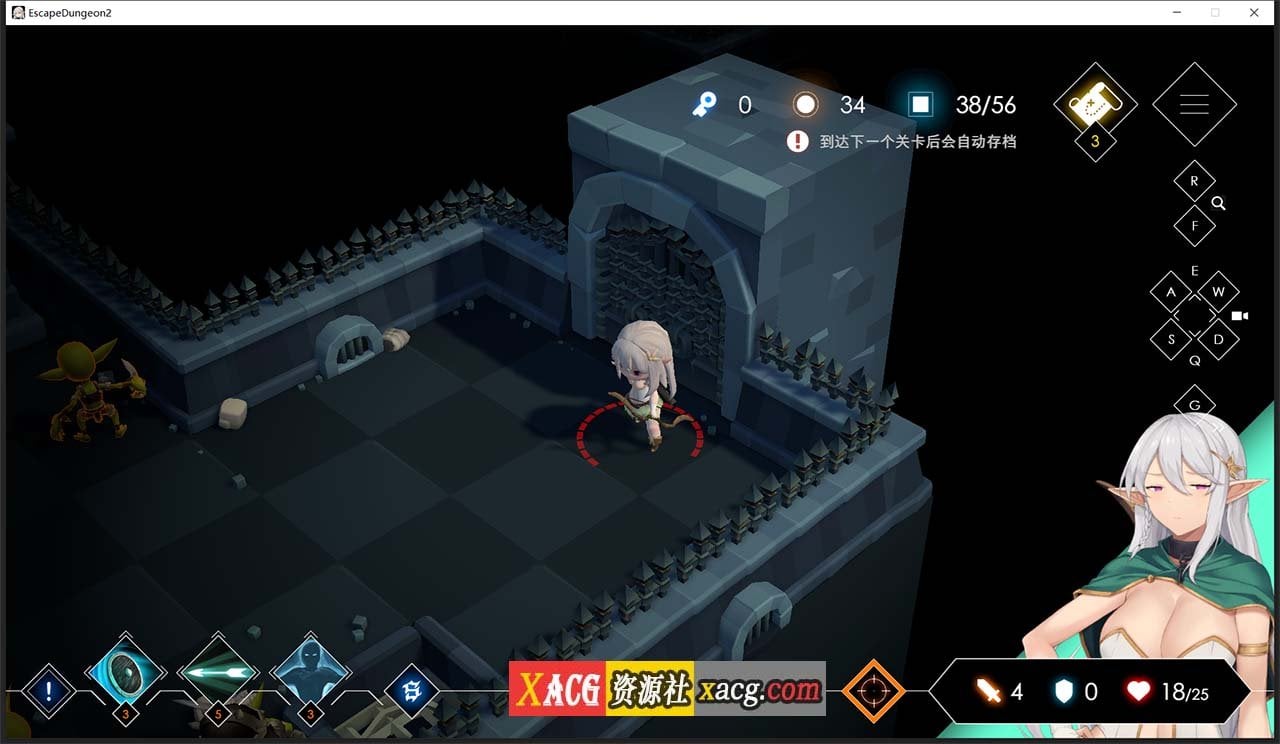Select the spinning shield skill with 3 charges
The width and height of the screenshot is (1280, 744).
point(123,678)
